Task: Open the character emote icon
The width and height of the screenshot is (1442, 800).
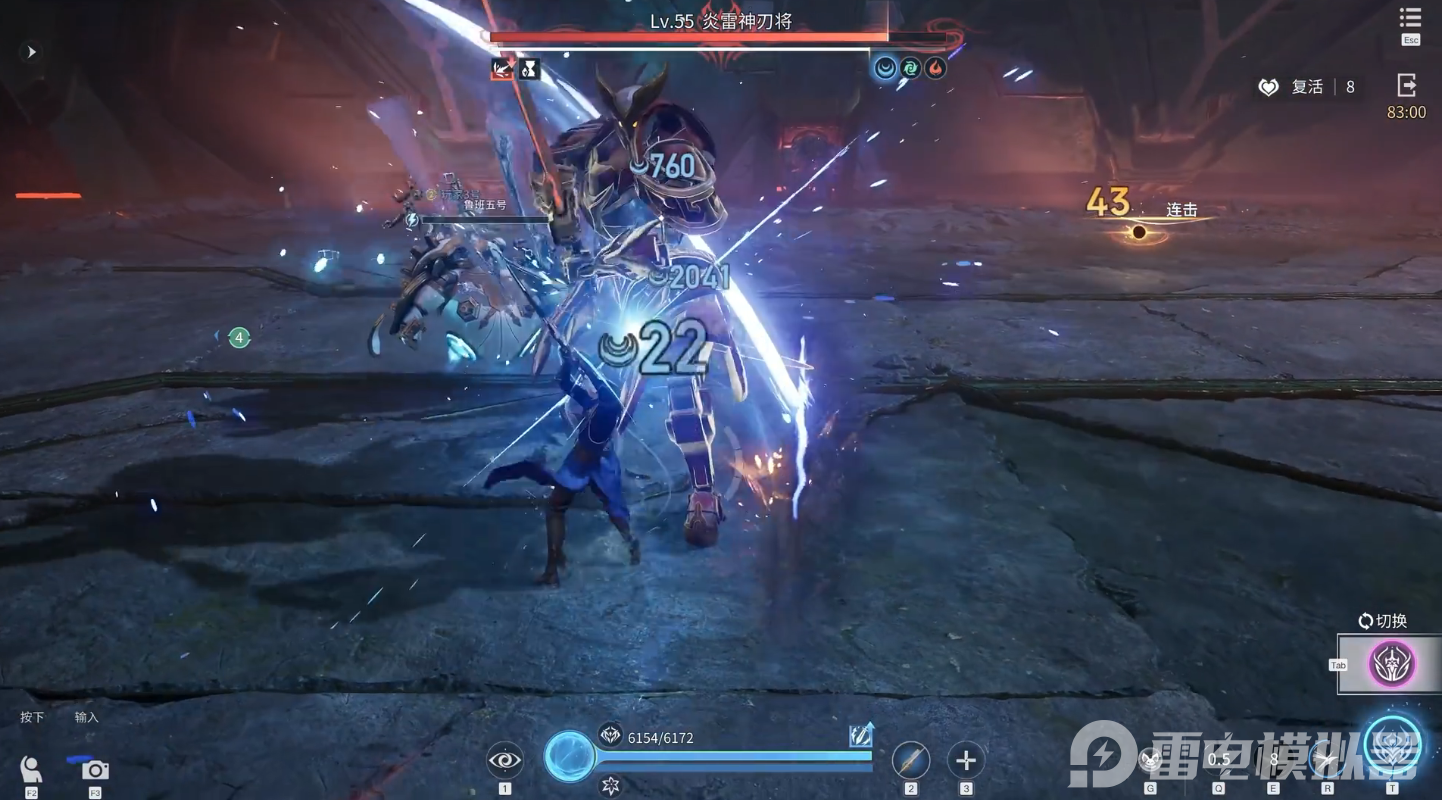Action: coord(31,770)
